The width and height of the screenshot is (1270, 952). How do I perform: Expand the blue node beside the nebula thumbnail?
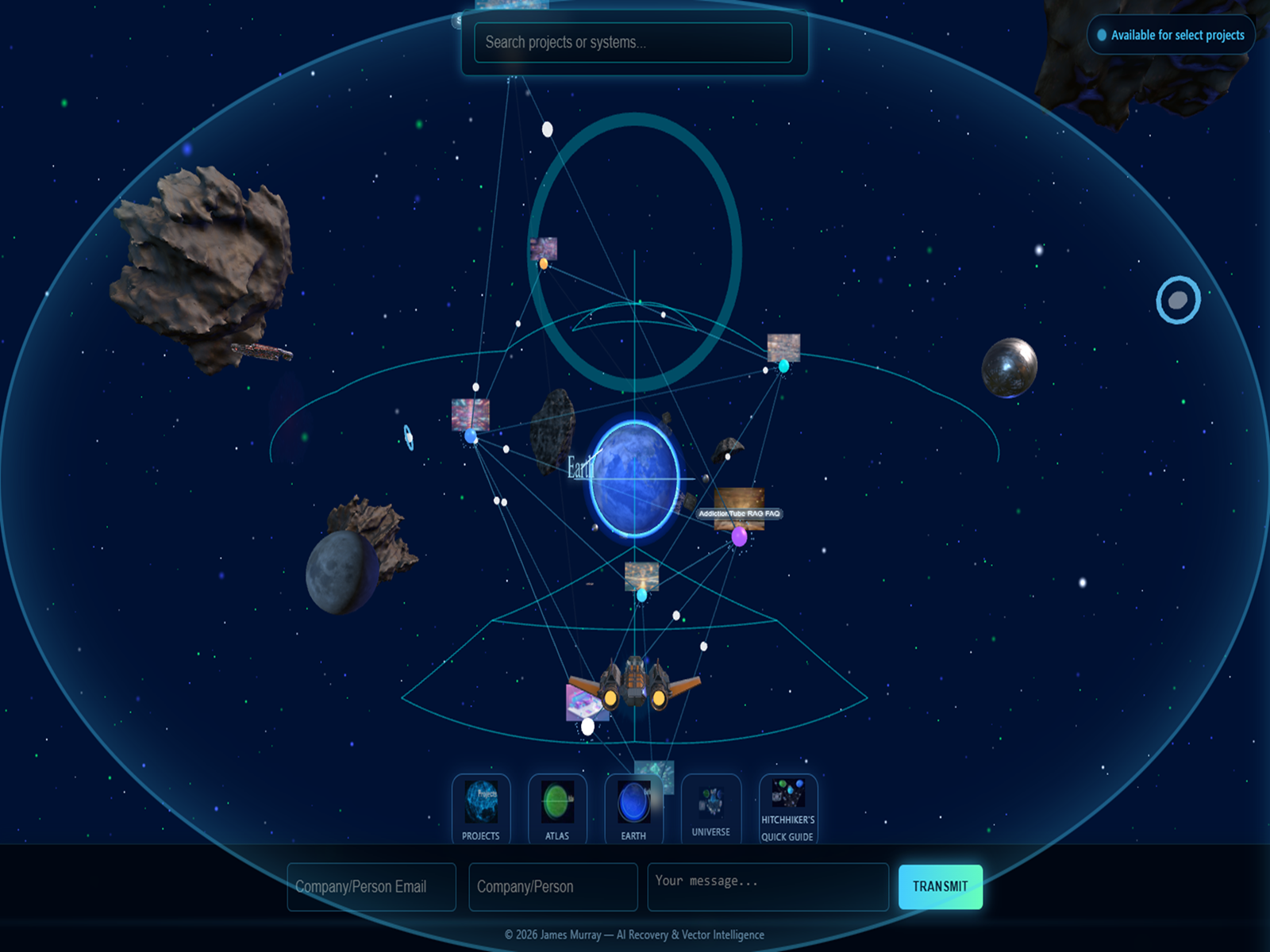[x=471, y=436]
